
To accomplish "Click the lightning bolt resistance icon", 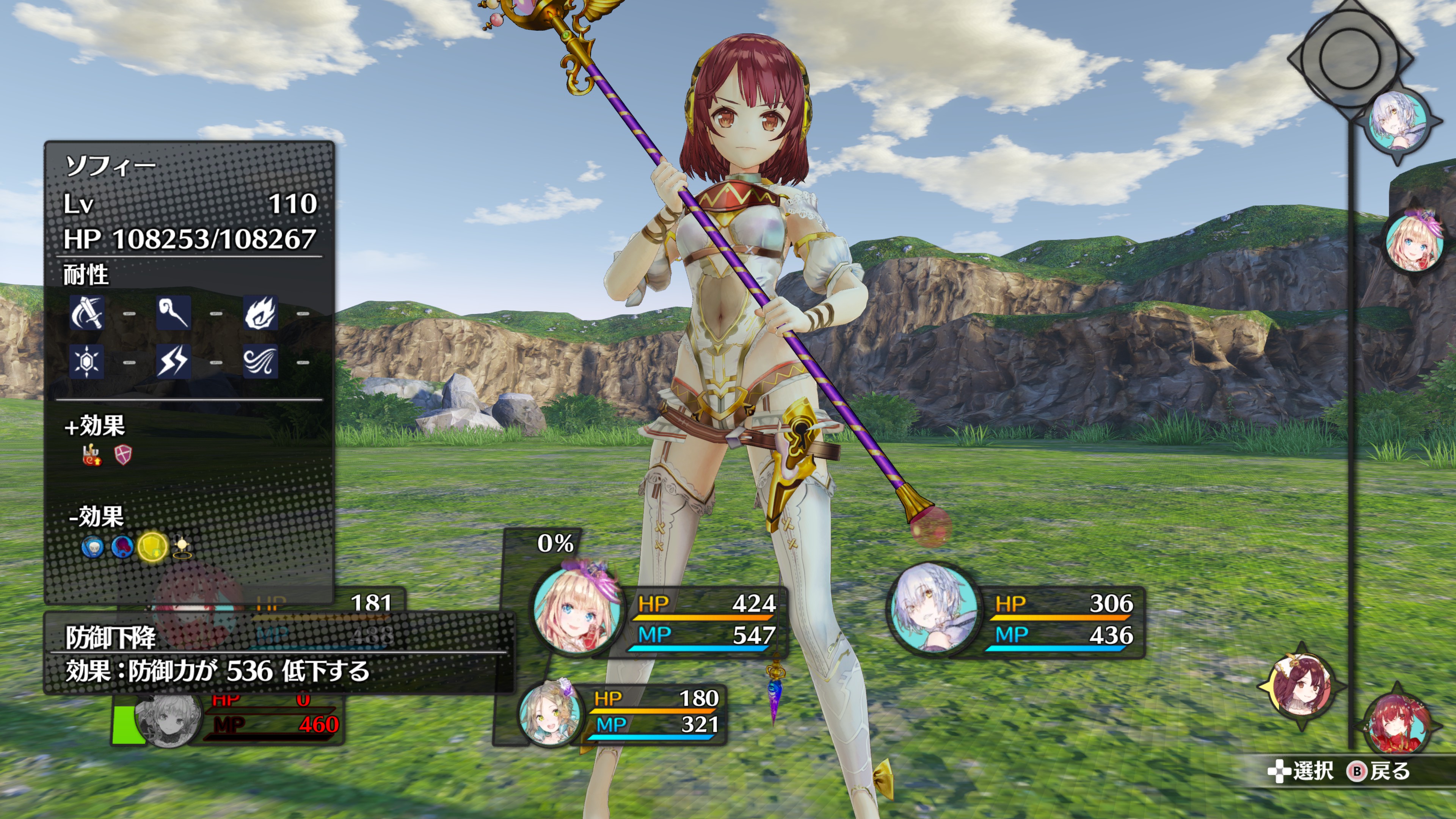I will (174, 361).
